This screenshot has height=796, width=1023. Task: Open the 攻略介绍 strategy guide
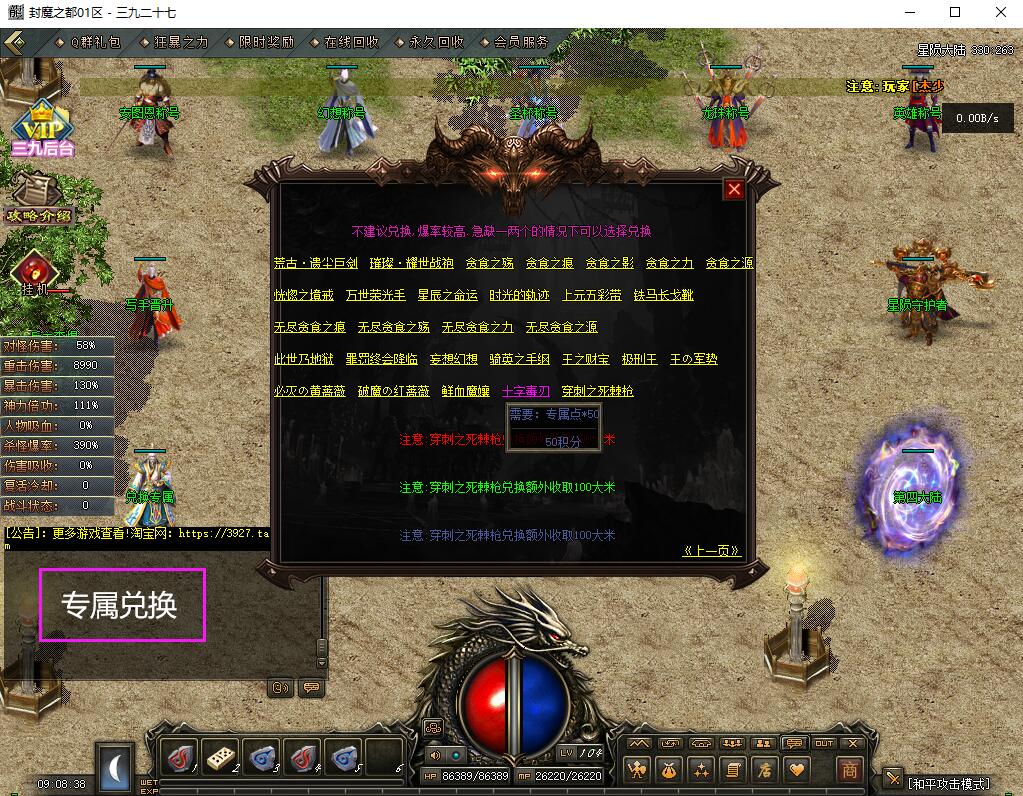tap(39, 200)
